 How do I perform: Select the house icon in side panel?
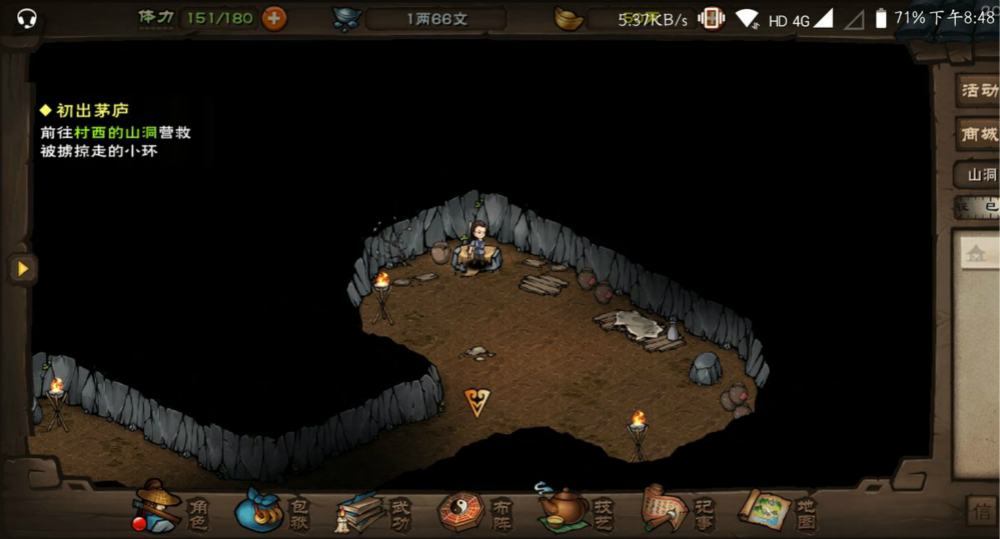point(974,255)
